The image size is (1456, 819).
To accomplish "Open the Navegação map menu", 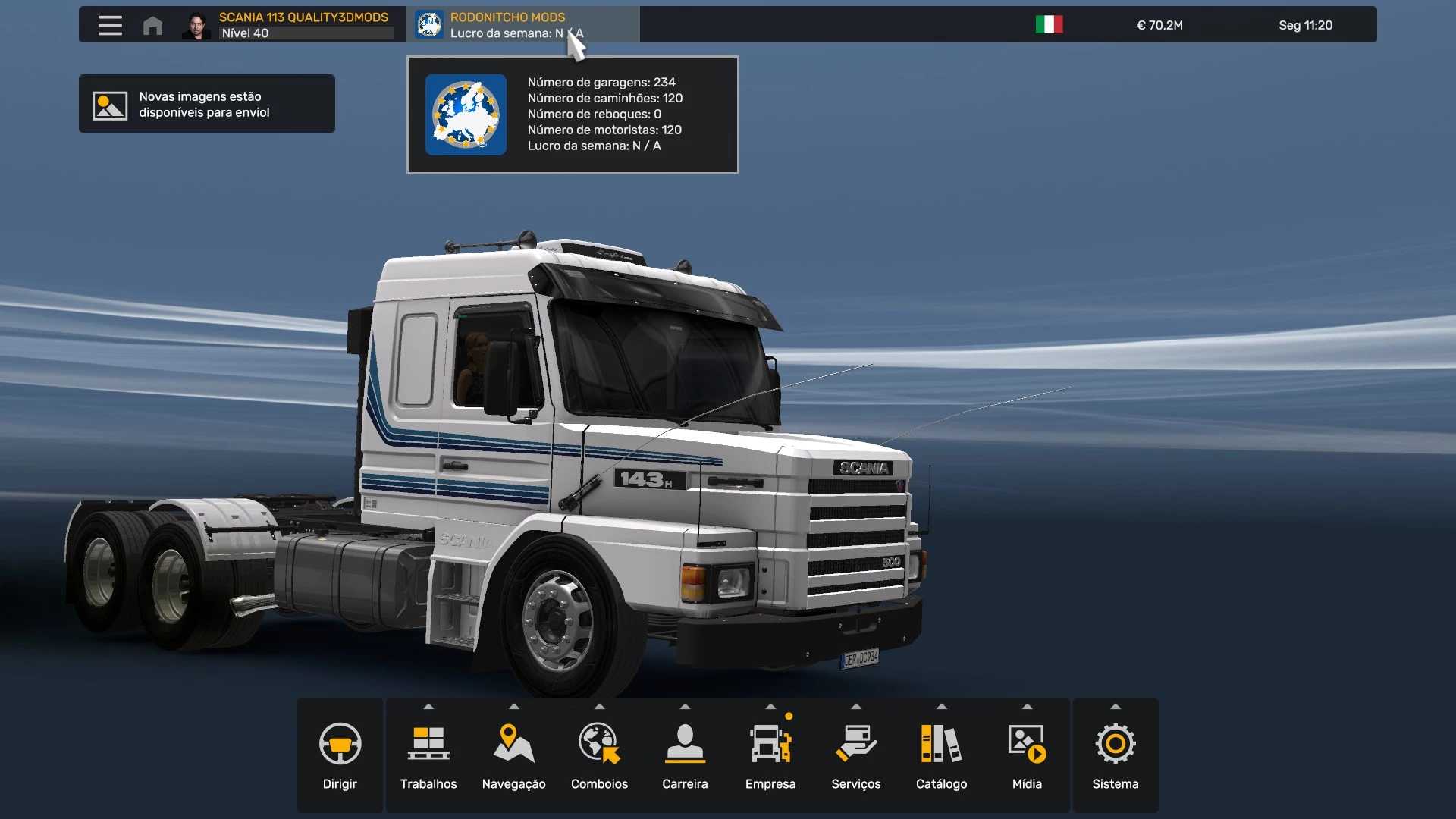I will pyautogui.click(x=514, y=755).
